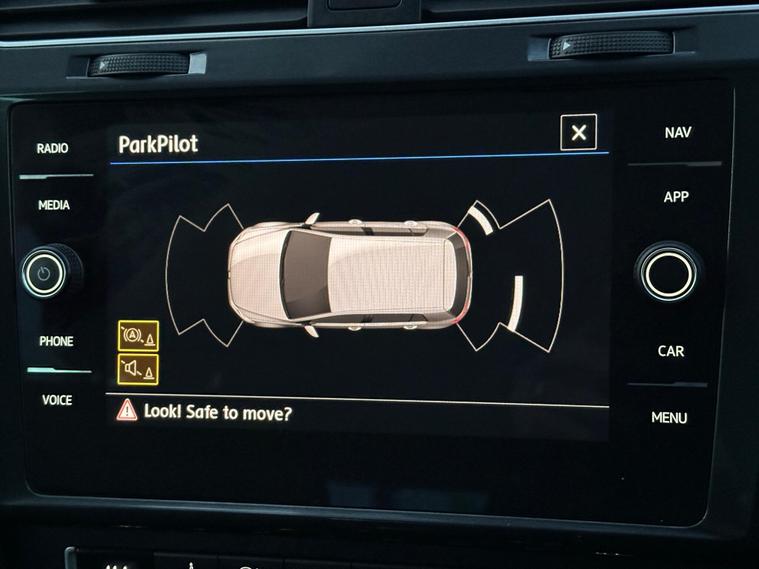
Task: Activate VOICE control
Action: coord(57,400)
